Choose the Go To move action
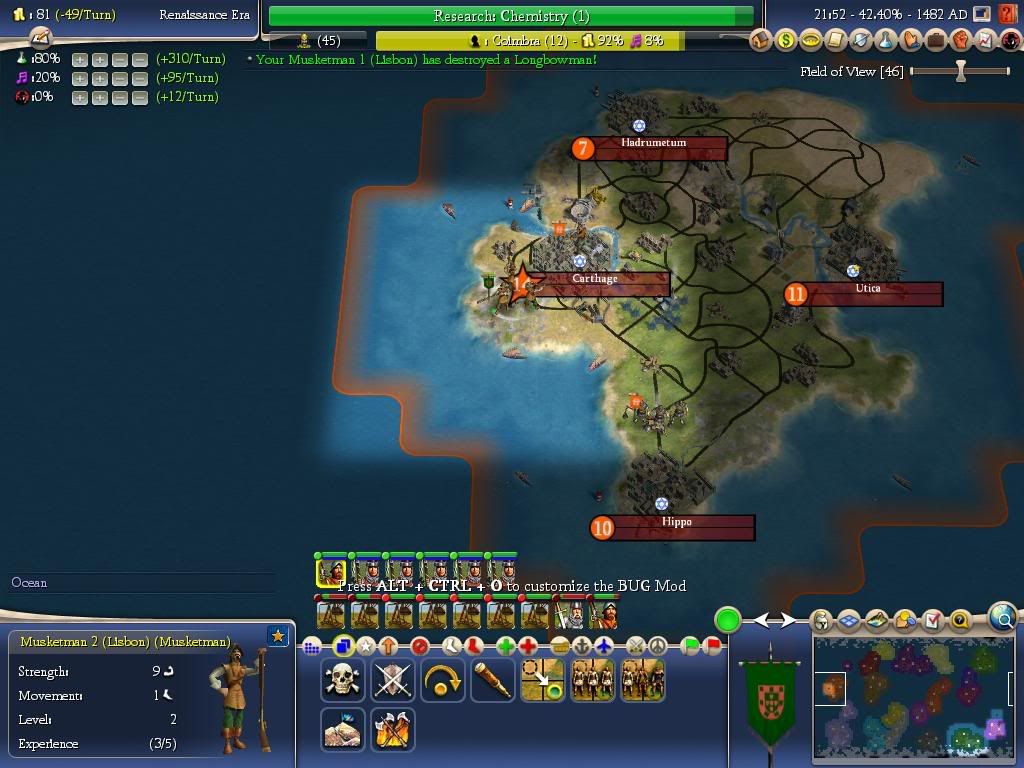Viewport: 1024px width, 768px height. pyautogui.click(x=542, y=680)
